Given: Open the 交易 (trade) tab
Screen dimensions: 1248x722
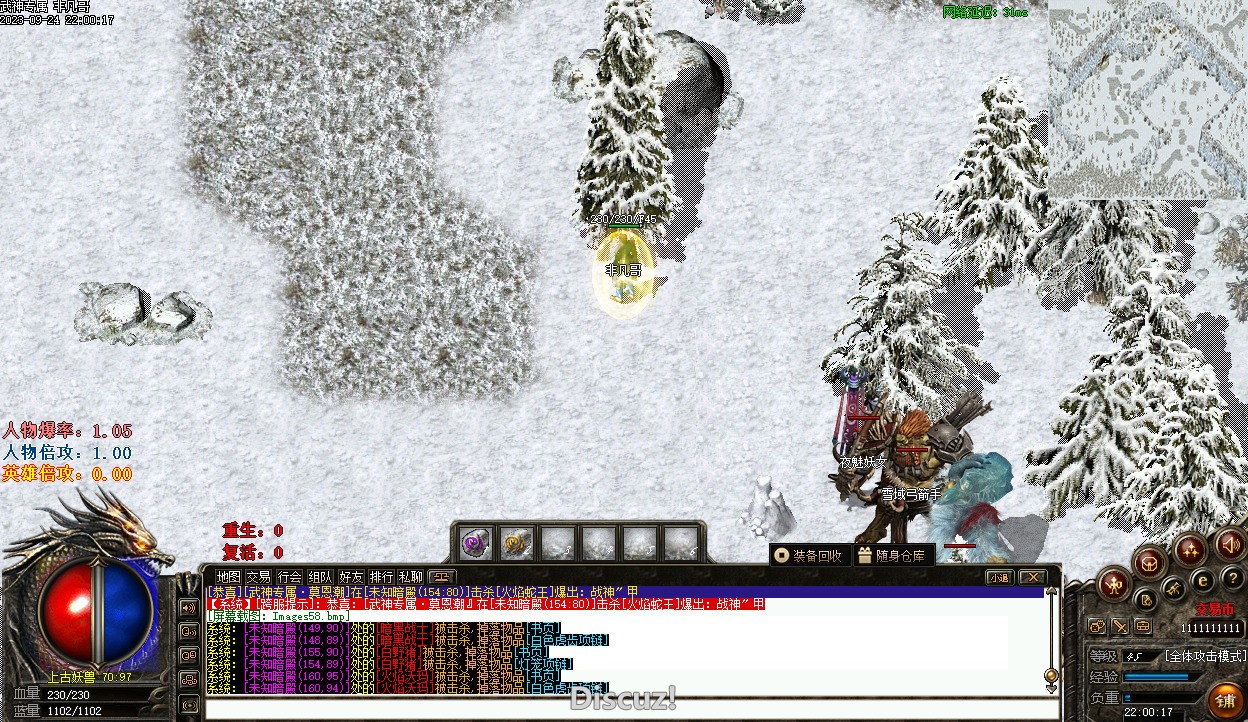Looking at the screenshot, I should pos(258,577).
